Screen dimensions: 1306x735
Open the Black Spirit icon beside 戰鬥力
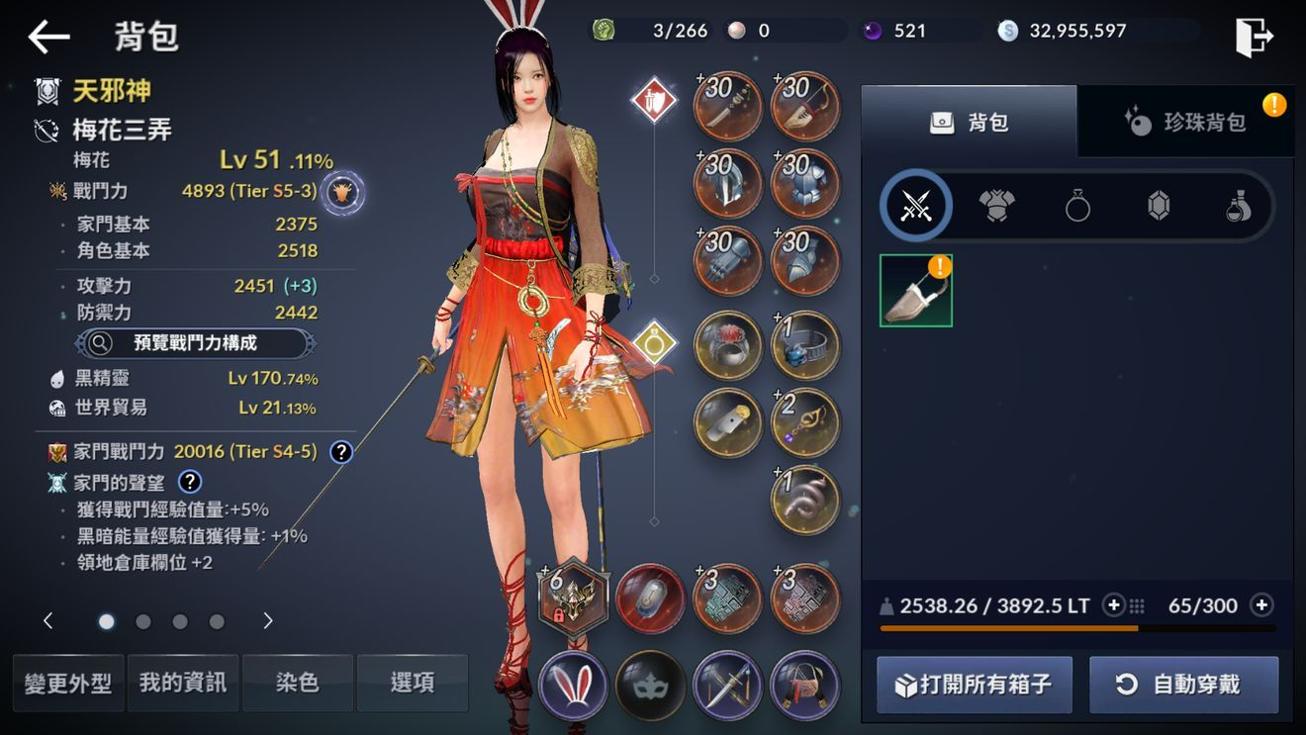tap(340, 192)
